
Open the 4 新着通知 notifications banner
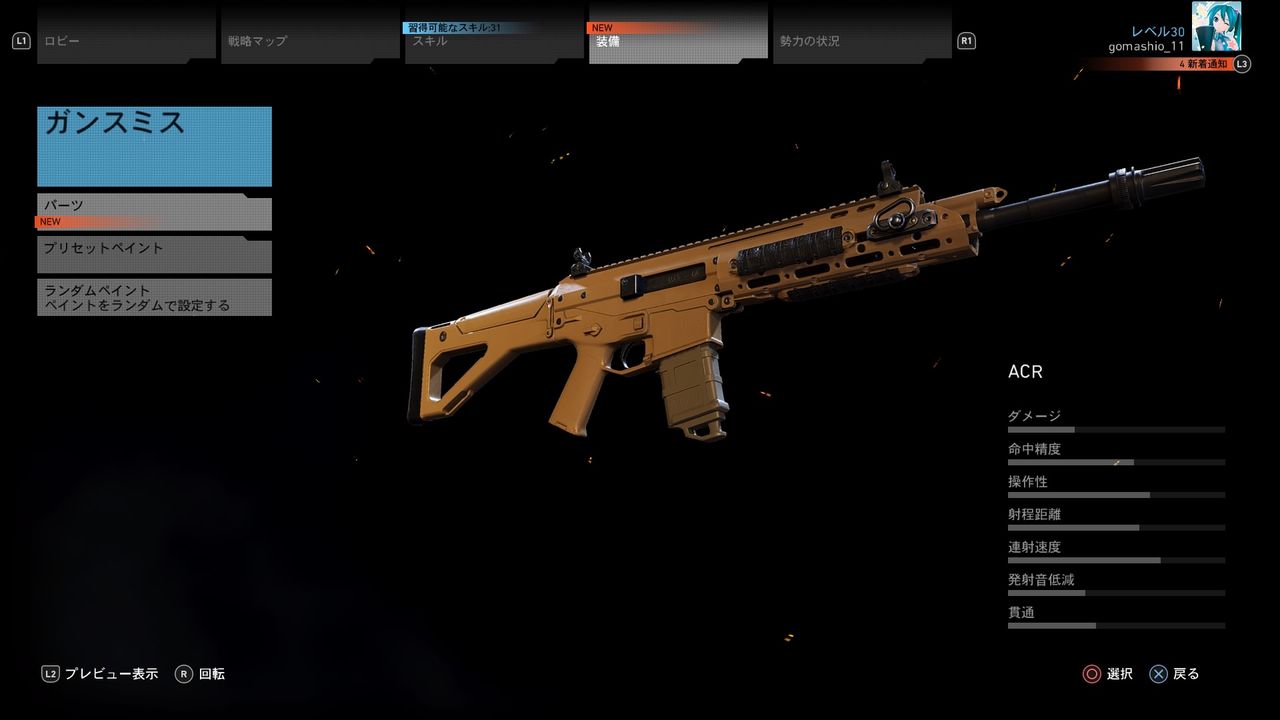click(1158, 64)
